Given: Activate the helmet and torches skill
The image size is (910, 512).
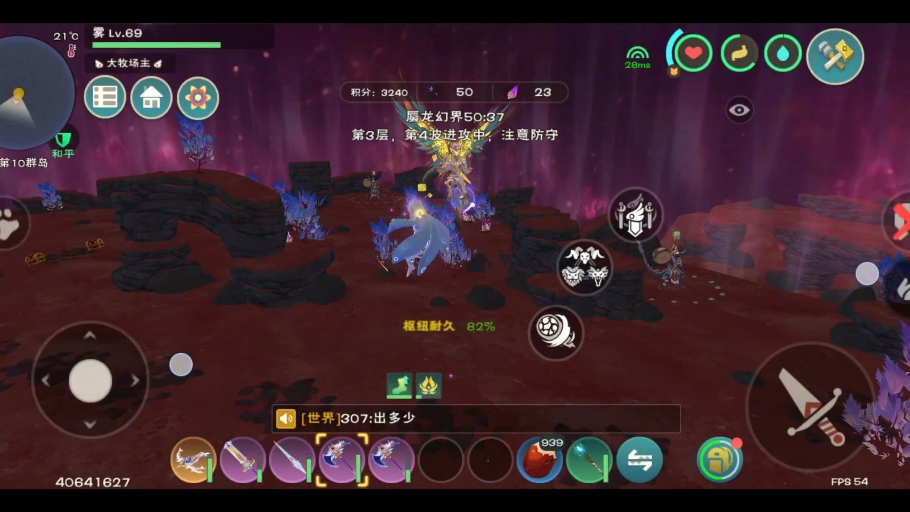Looking at the screenshot, I should pyautogui.click(x=636, y=215).
